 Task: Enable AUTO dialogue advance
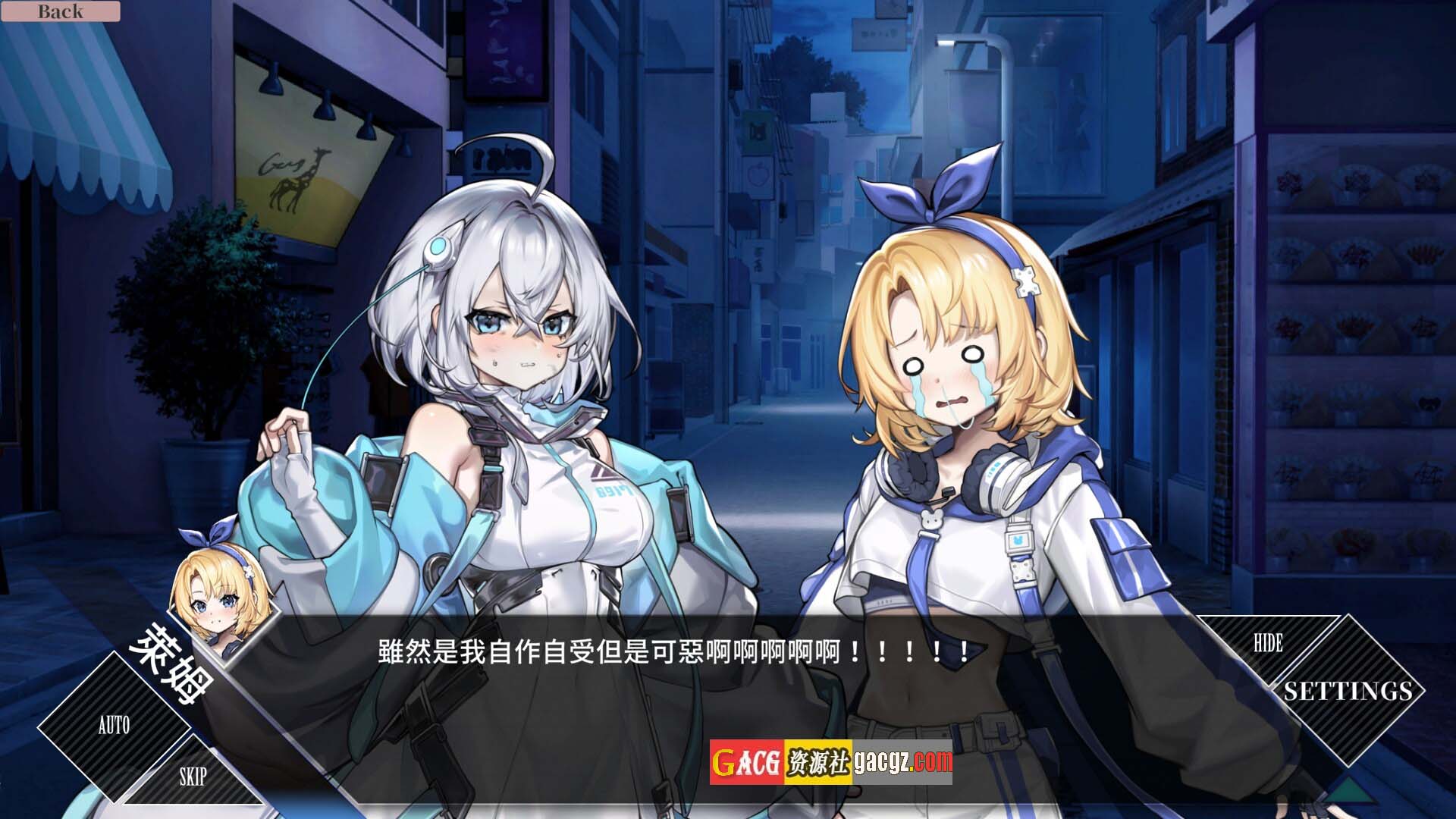click(114, 726)
